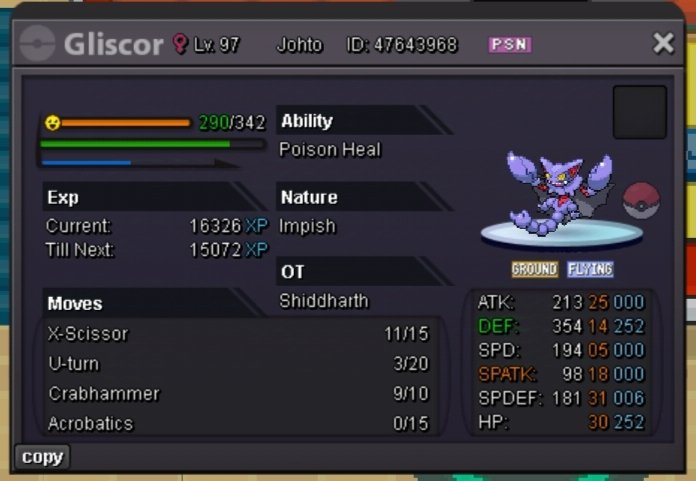The image size is (696, 481).
Task: Click the FLYING type badge
Action: click(x=590, y=270)
